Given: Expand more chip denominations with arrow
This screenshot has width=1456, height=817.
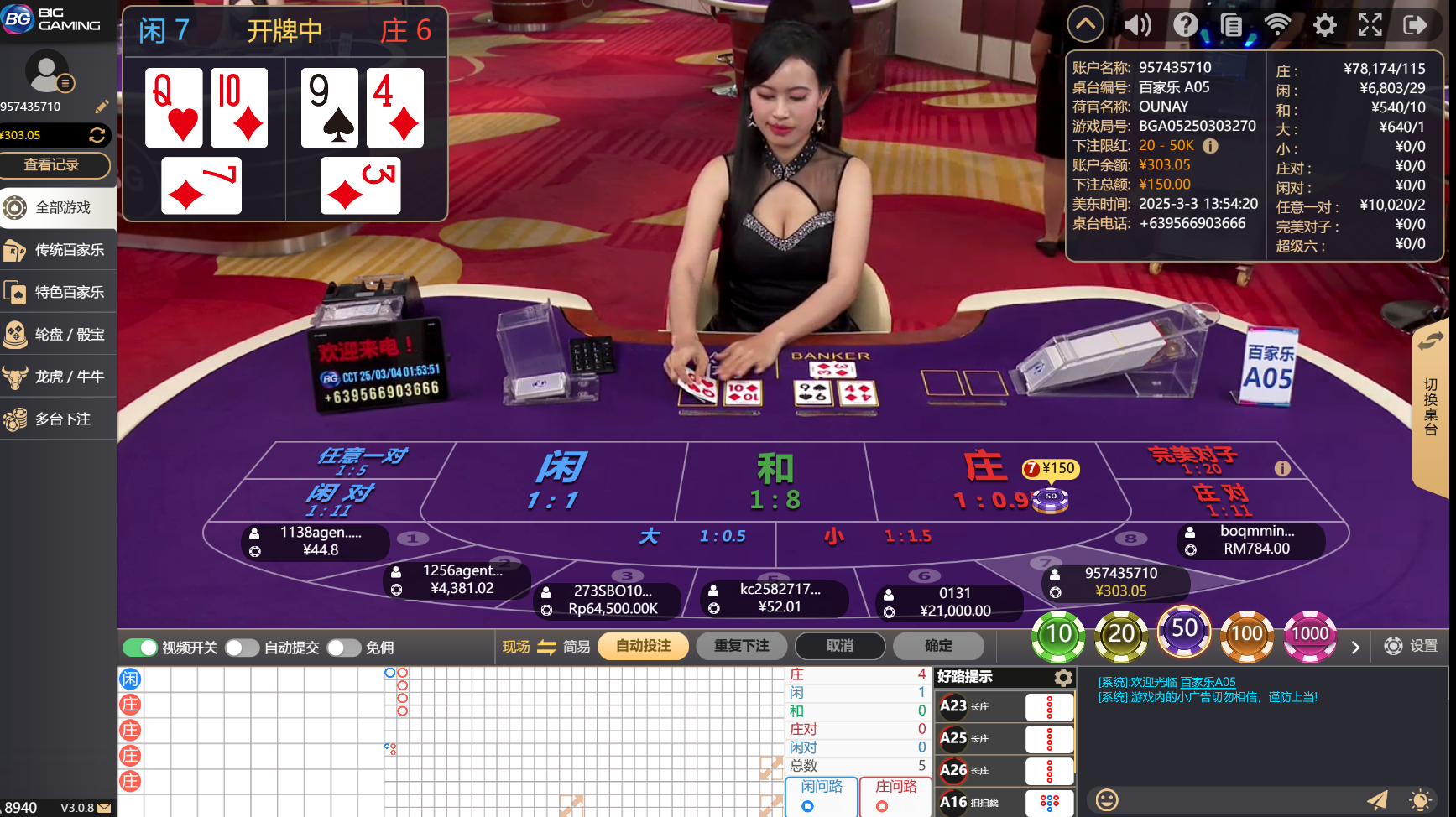Looking at the screenshot, I should pyautogui.click(x=1355, y=647).
